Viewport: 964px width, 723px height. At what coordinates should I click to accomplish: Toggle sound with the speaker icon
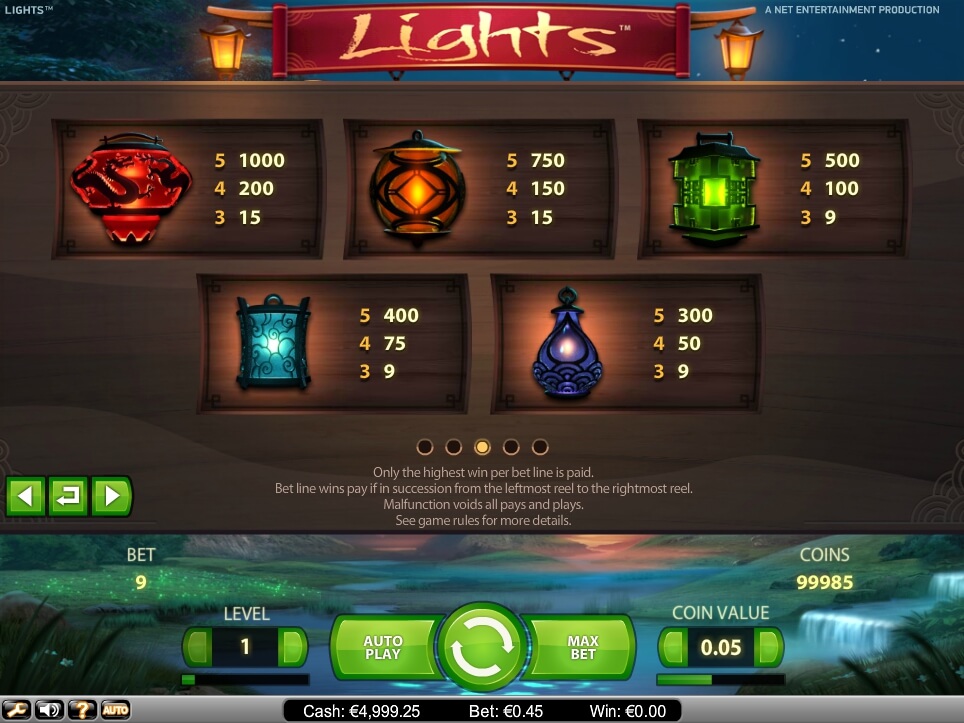[48, 710]
